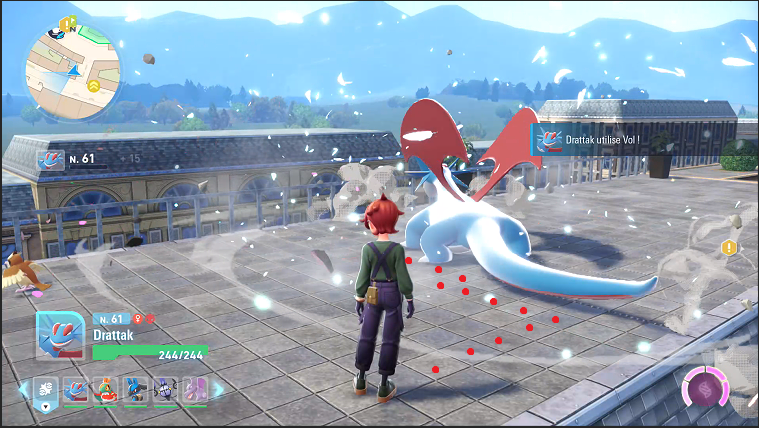The width and height of the screenshot is (759, 428).
Task: Choose the red and green bird party Pokémon
Action: 106,389
